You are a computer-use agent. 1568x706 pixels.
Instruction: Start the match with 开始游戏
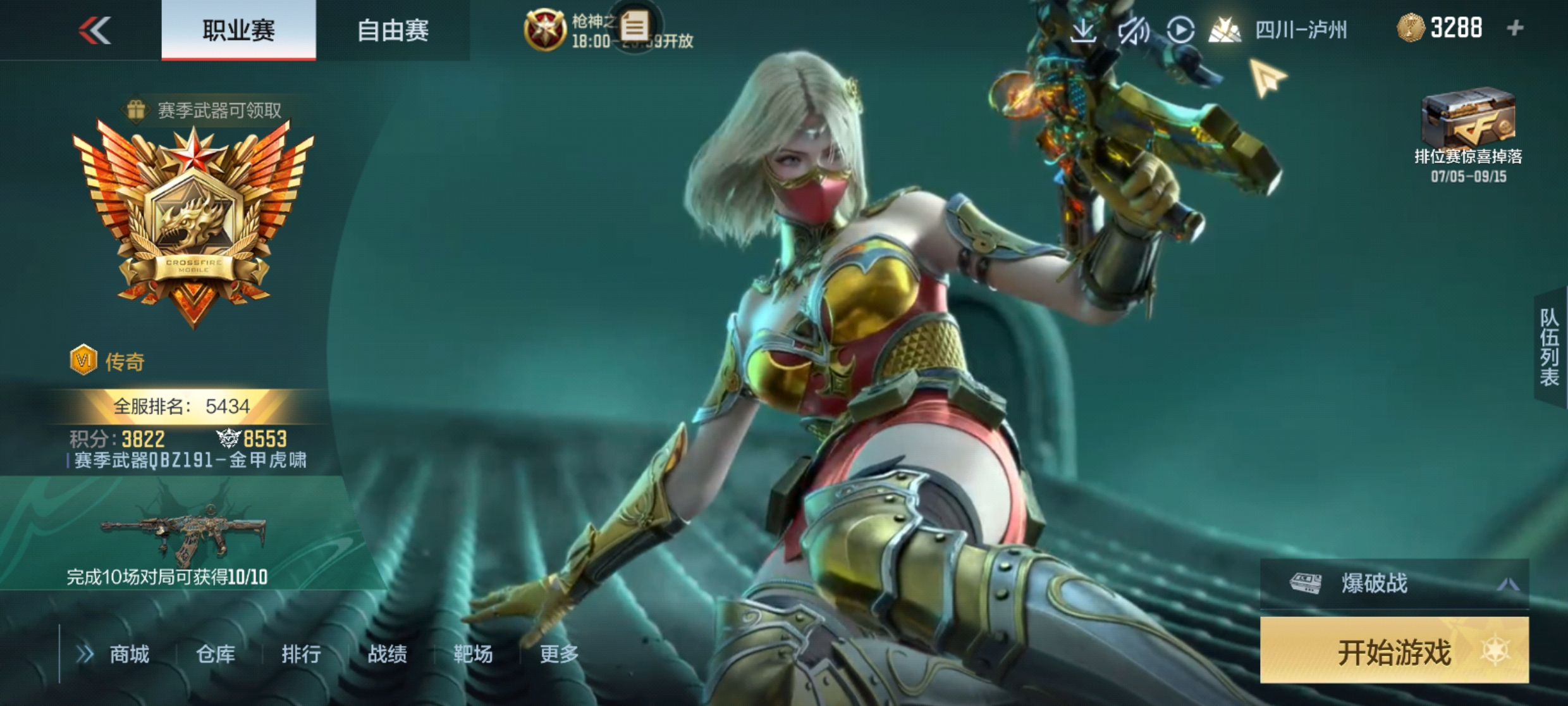click(1393, 651)
